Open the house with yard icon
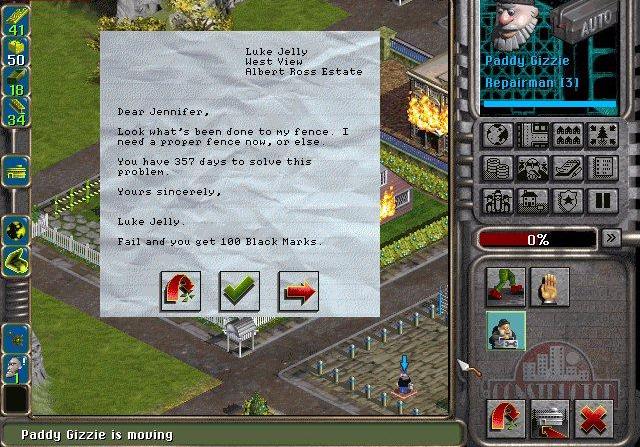The height and width of the screenshot is (447, 640). [x=531, y=200]
